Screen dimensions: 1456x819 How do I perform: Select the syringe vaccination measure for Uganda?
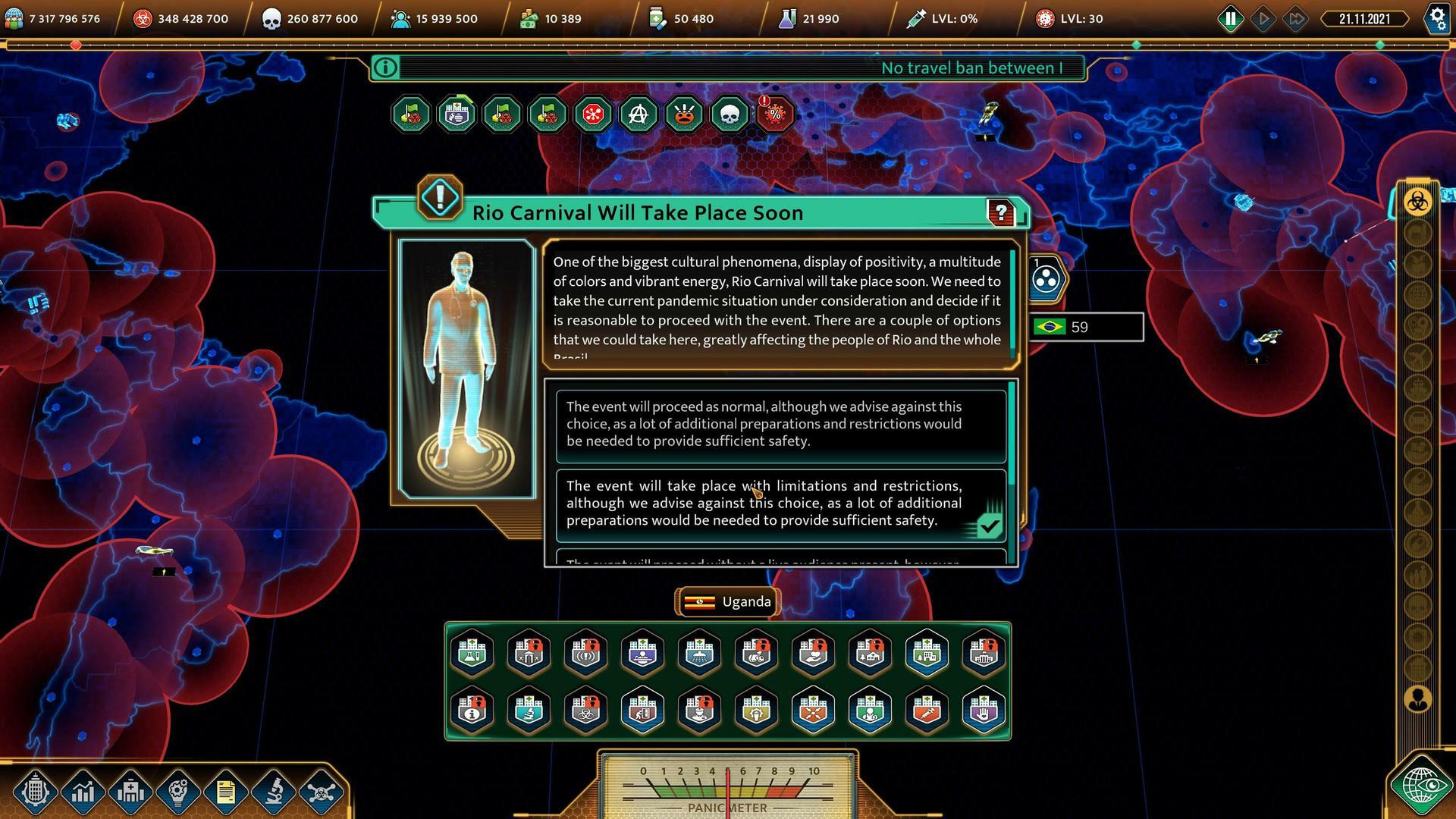(927, 711)
